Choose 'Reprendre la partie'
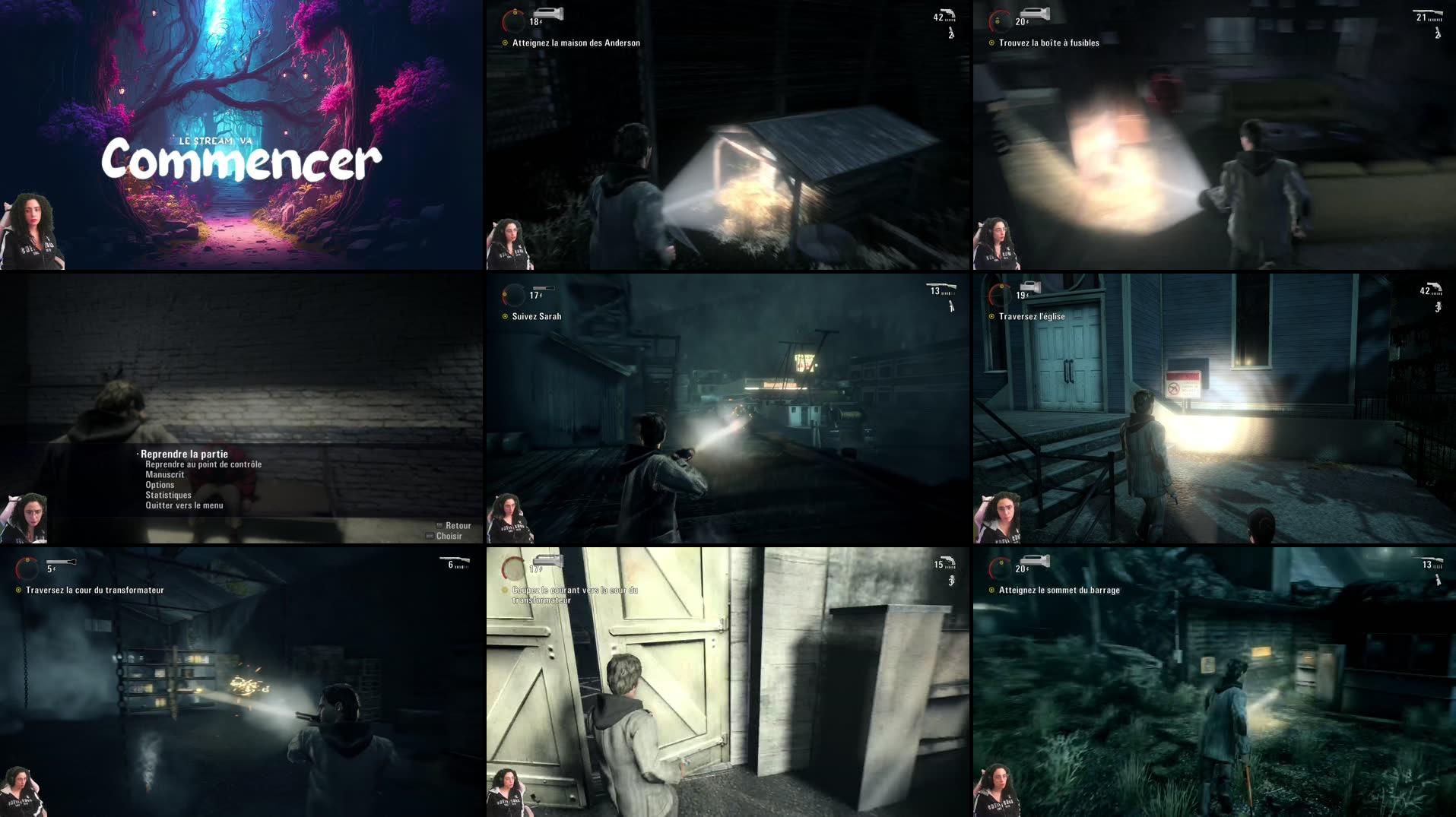This screenshot has width=1456, height=817. [x=182, y=453]
